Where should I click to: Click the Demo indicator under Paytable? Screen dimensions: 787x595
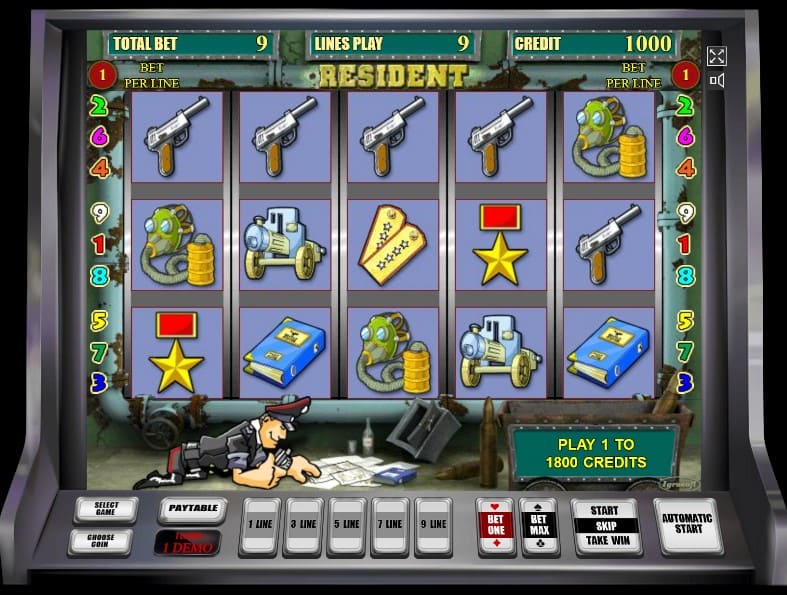point(187,542)
